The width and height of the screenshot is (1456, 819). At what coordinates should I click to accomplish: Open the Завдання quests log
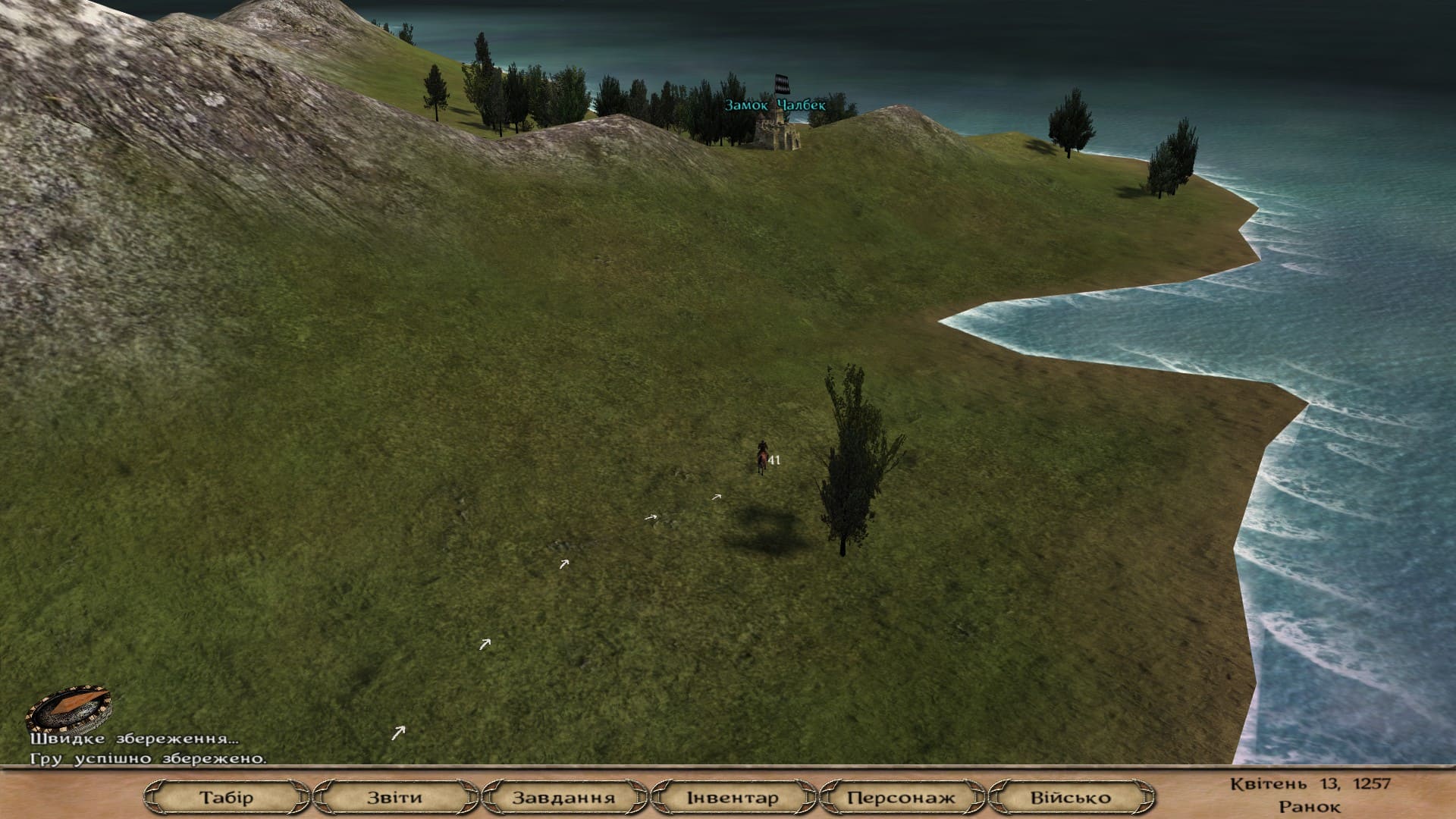[x=563, y=797]
